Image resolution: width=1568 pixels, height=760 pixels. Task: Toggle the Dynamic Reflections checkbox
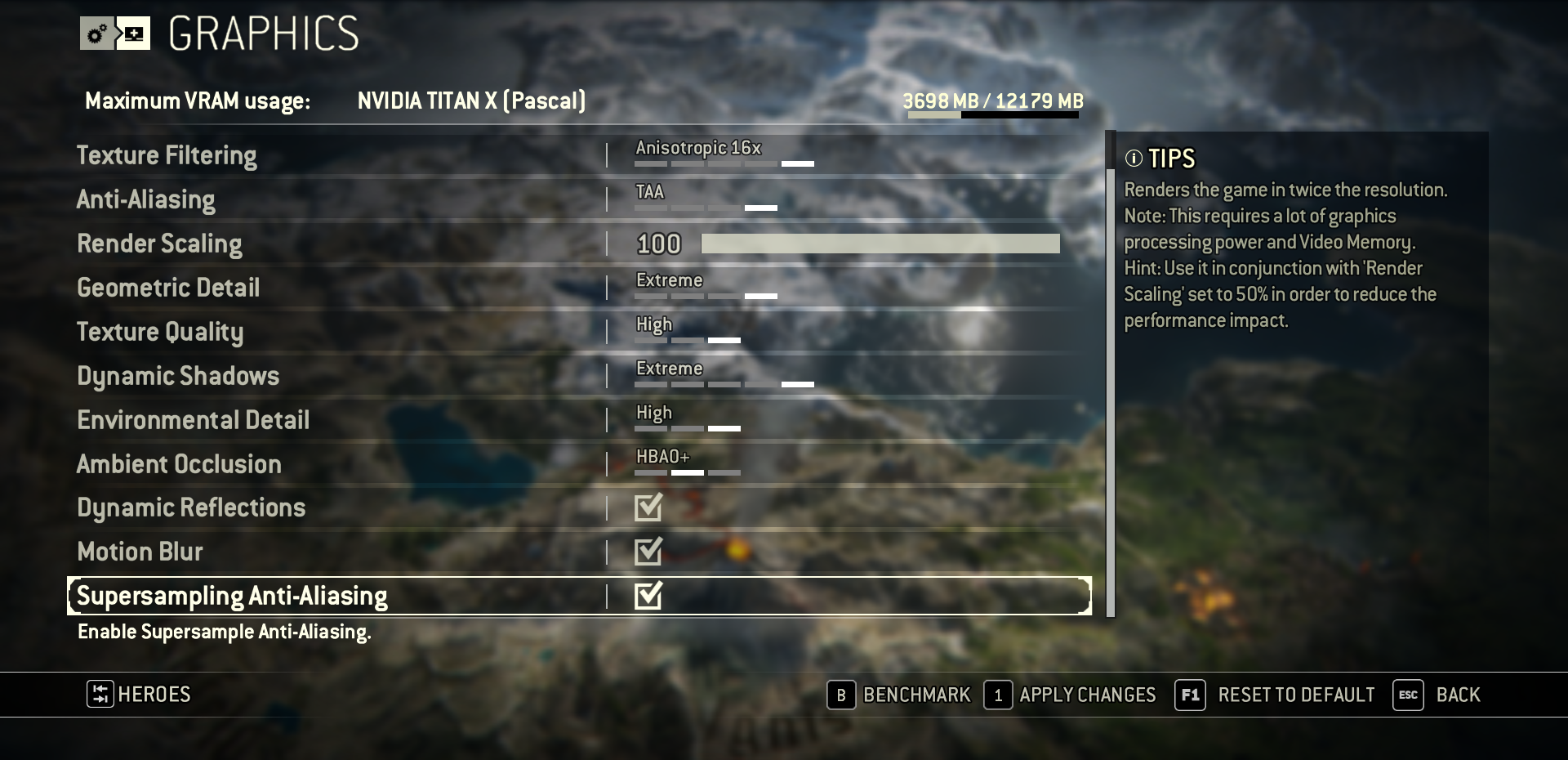coord(648,507)
